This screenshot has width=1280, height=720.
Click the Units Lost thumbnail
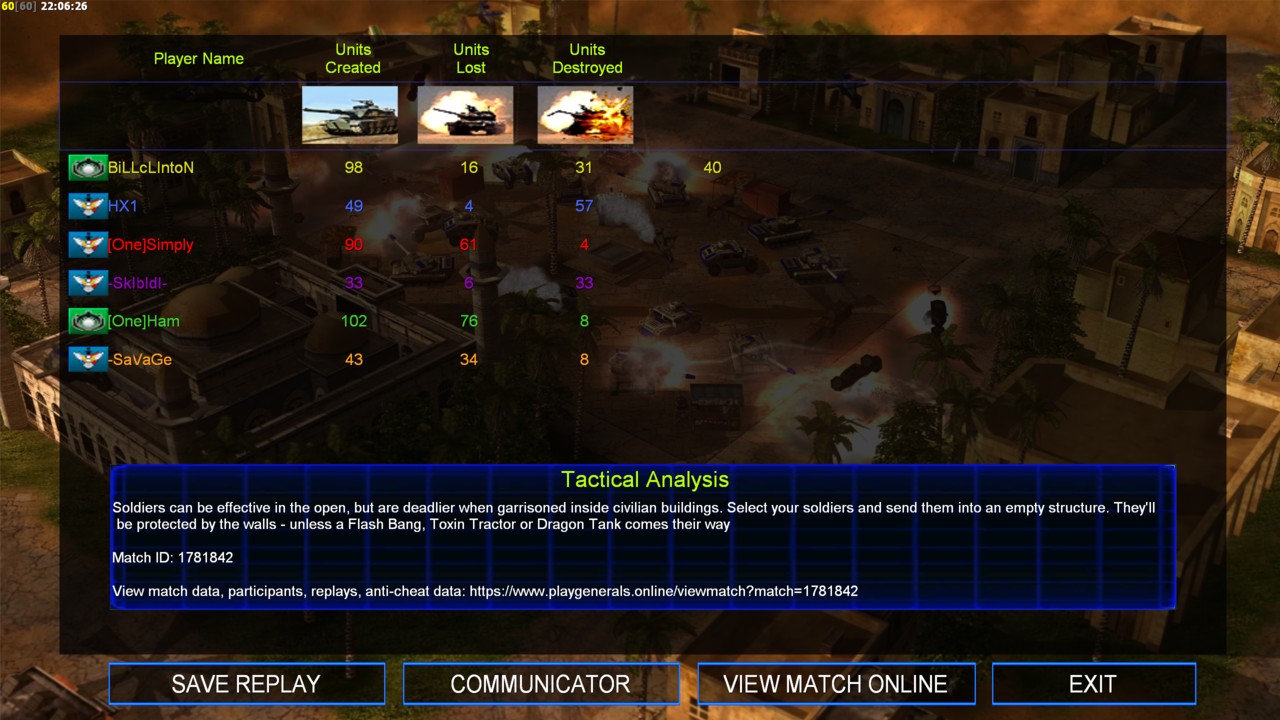[465, 115]
